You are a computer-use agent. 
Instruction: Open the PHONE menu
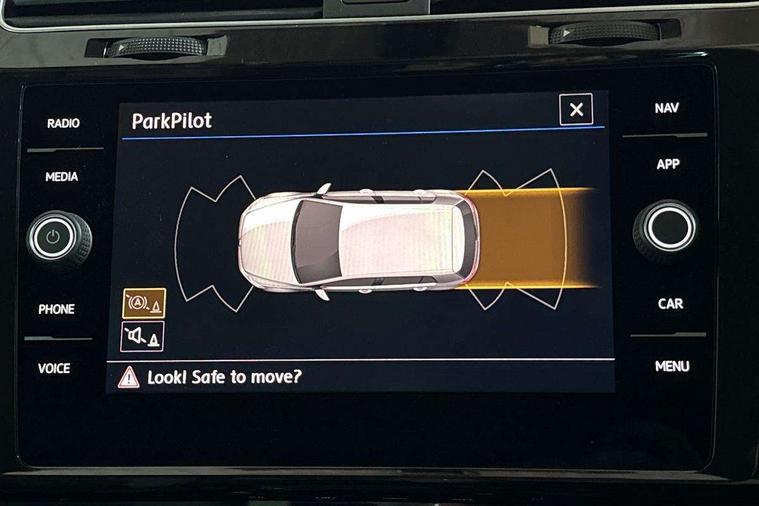pyautogui.click(x=56, y=310)
